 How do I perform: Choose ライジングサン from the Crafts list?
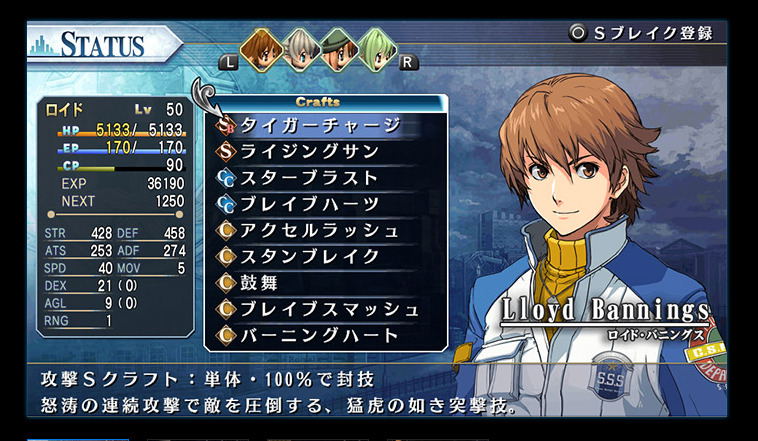pyautogui.click(x=310, y=152)
